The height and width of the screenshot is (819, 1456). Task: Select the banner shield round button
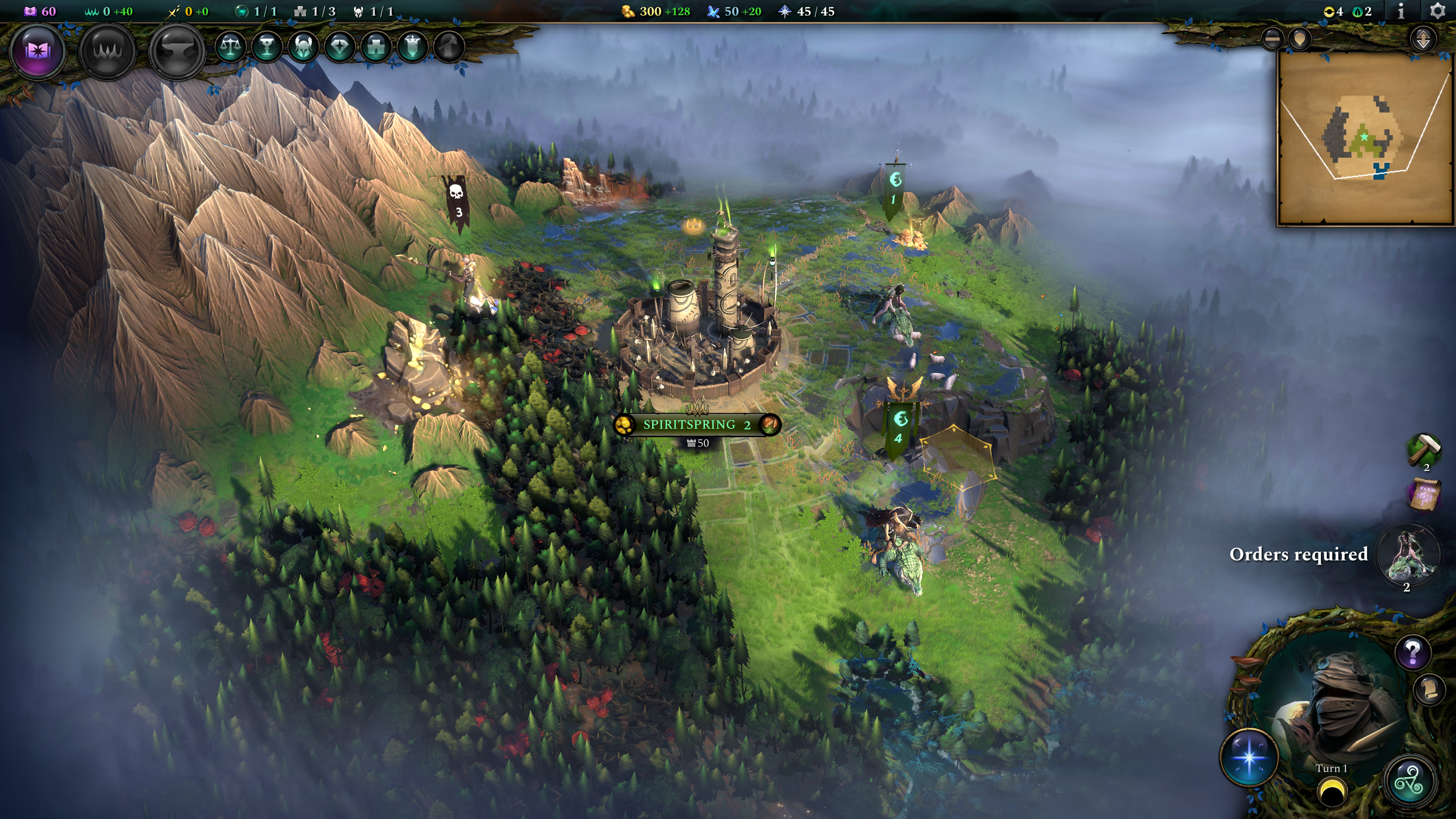tap(413, 47)
